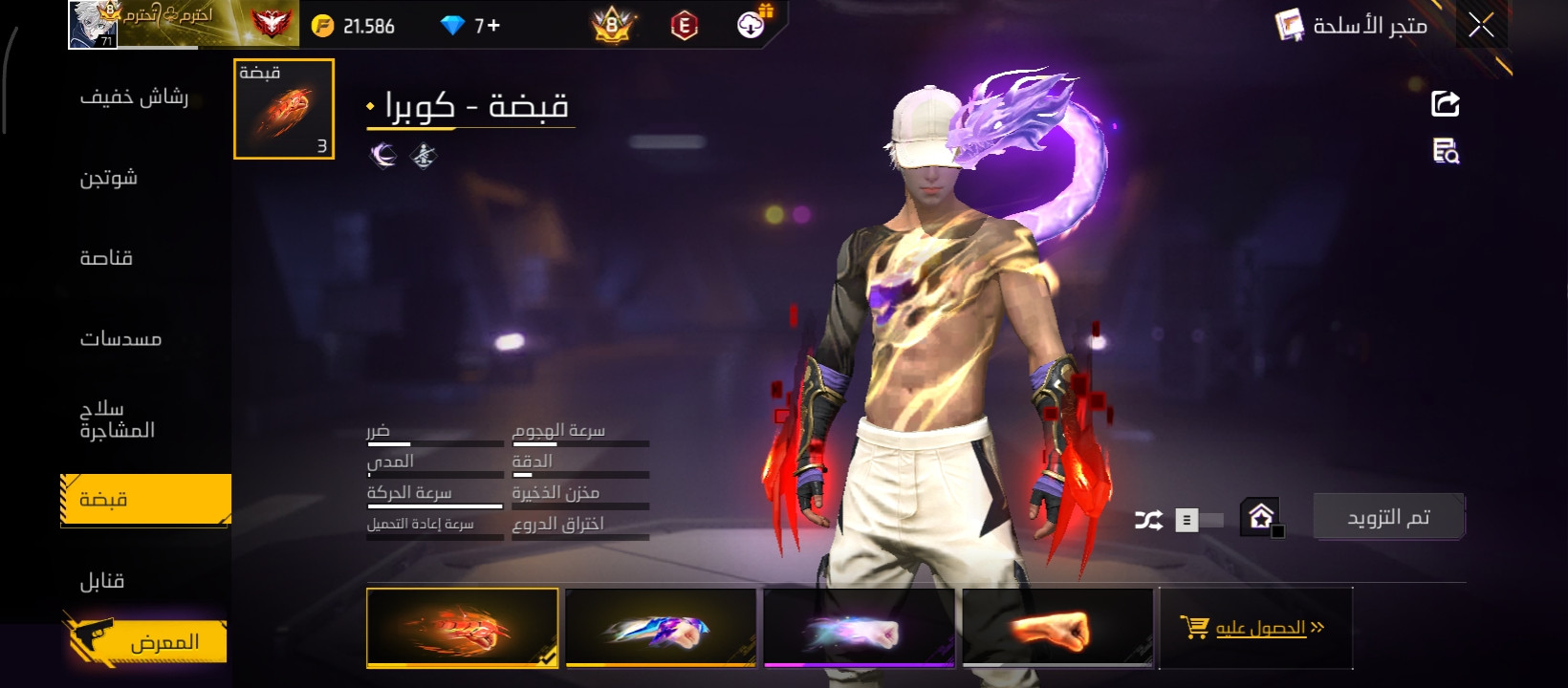This screenshot has height=688, width=1568.
Task: Select the plain orange fist skin
Action: pyautogui.click(x=1057, y=627)
